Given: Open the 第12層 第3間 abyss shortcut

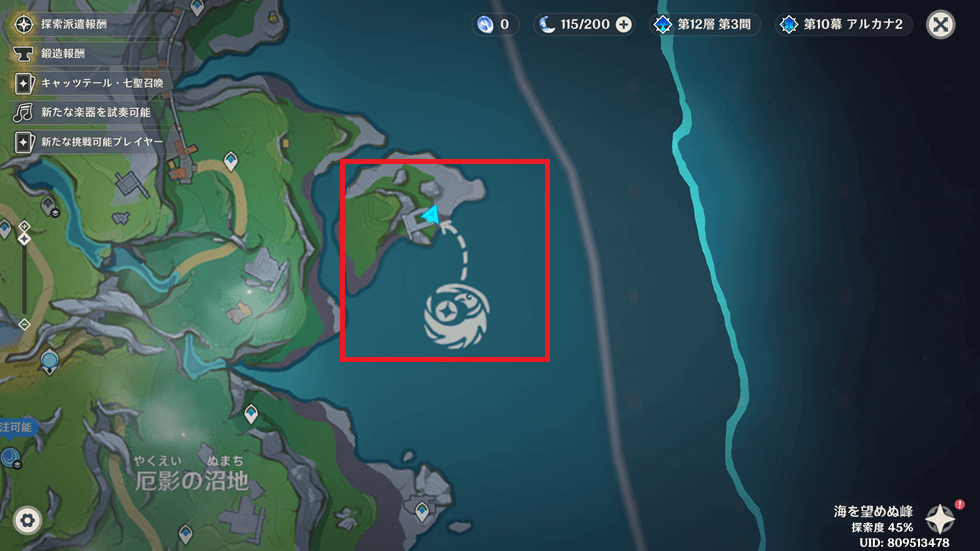Looking at the screenshot, I should click(704, 25).
